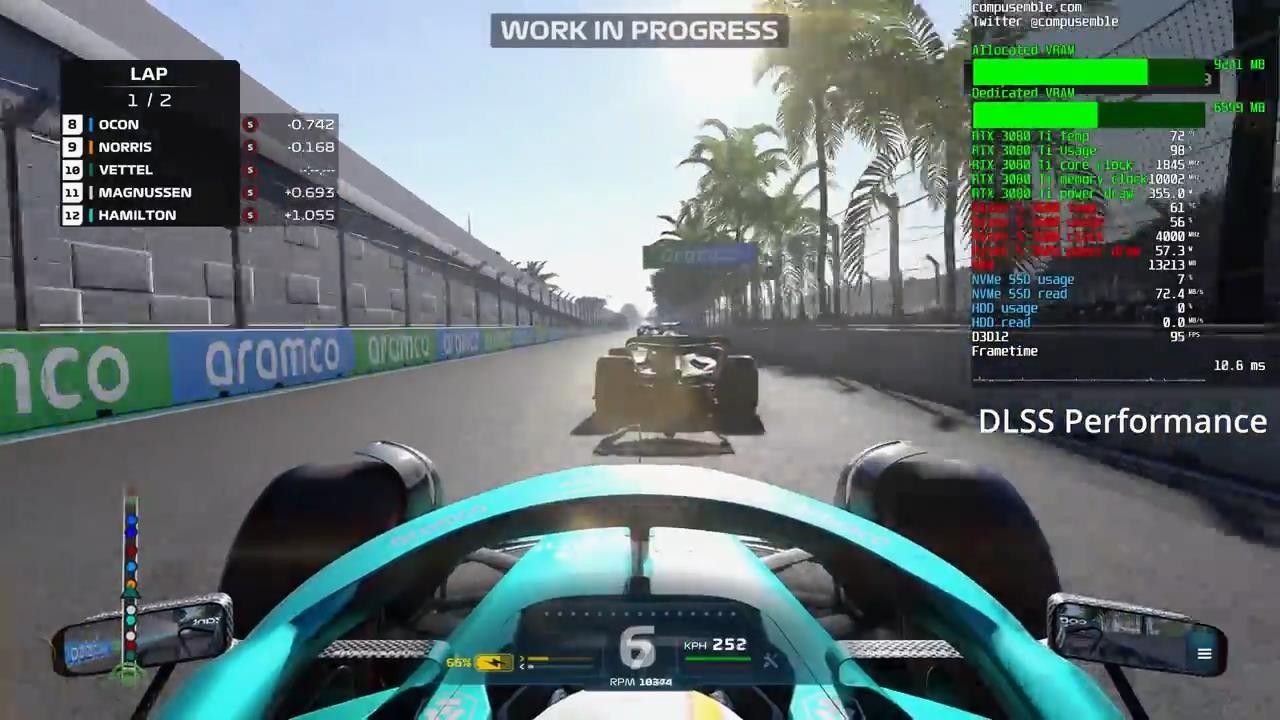Click the red S tyre icon next to OCON
The image size is (1280, 720).
tap(249, 124)
